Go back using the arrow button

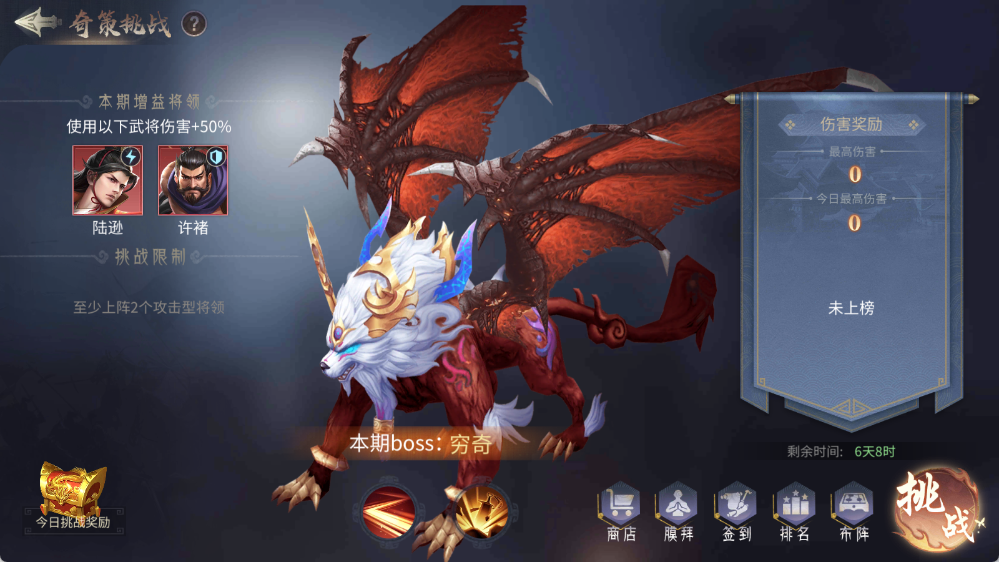35,22
